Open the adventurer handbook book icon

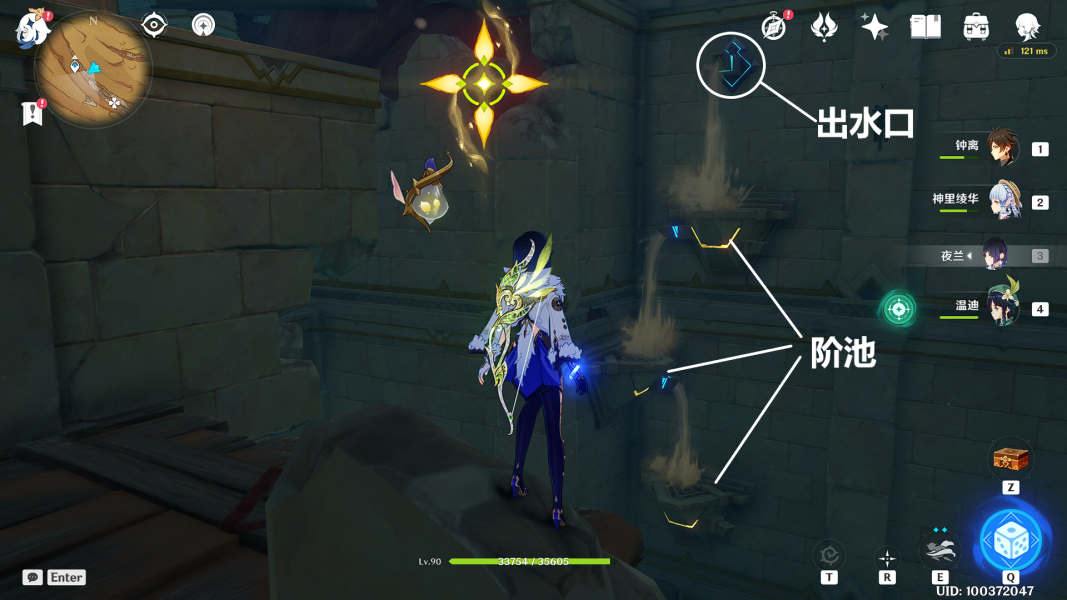pos(925,27)
